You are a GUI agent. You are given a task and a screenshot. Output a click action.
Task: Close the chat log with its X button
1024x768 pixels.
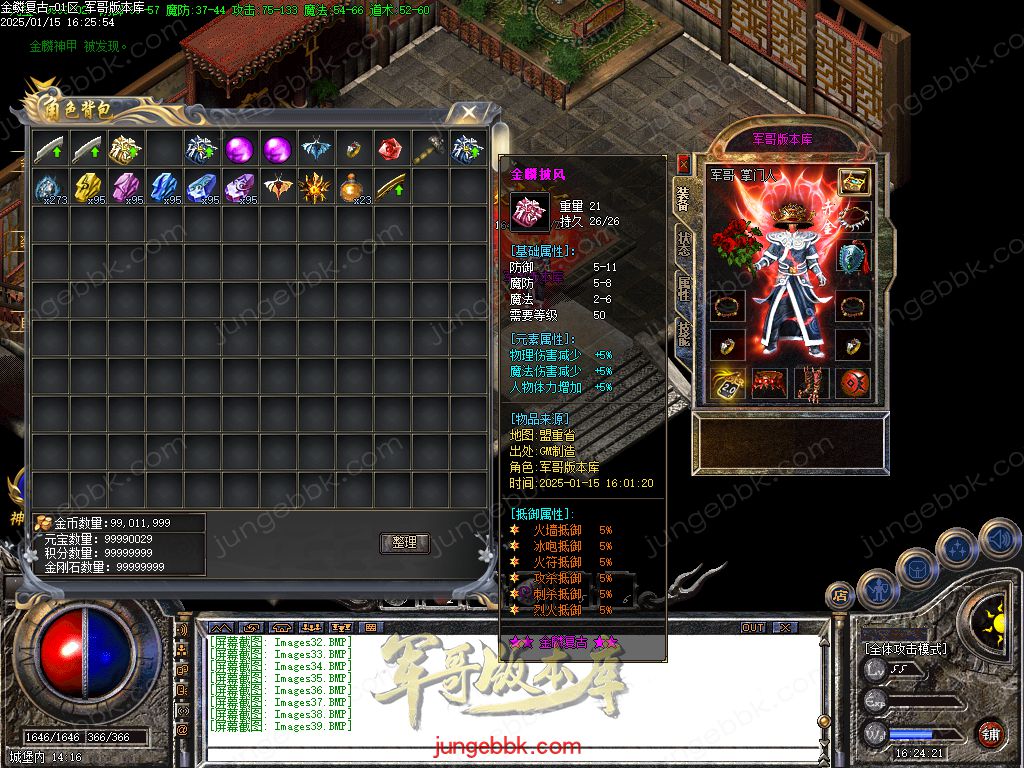tap(785, 627)
